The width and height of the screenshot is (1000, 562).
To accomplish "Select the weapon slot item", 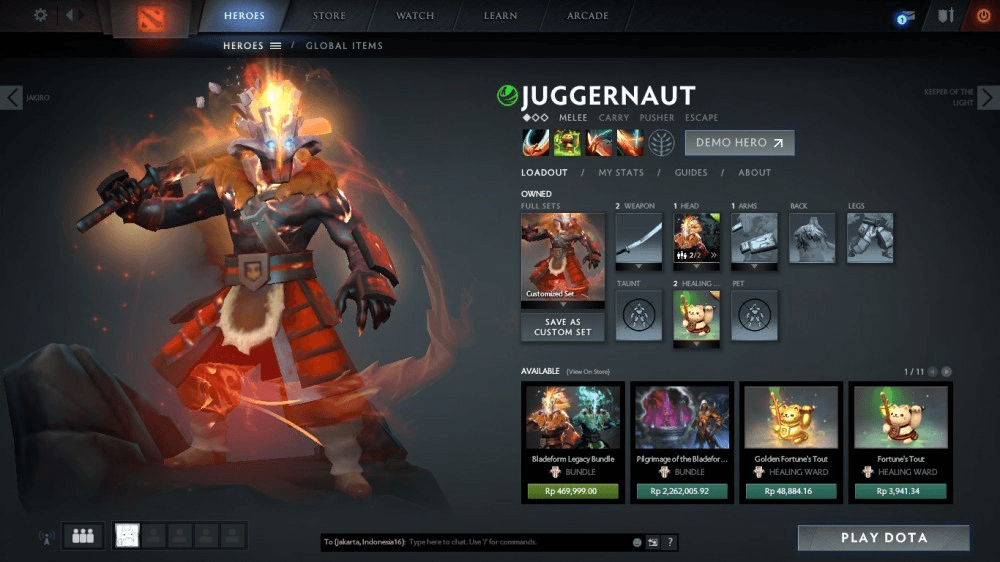I will click(638, 238).
